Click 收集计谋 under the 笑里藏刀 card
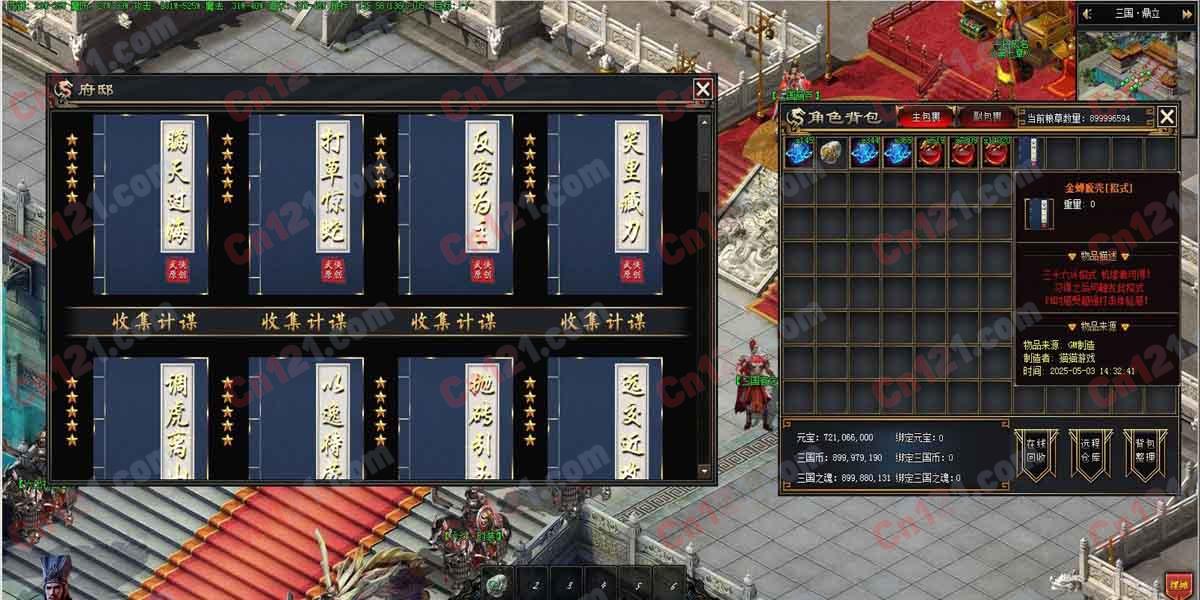 click(603, 322)
